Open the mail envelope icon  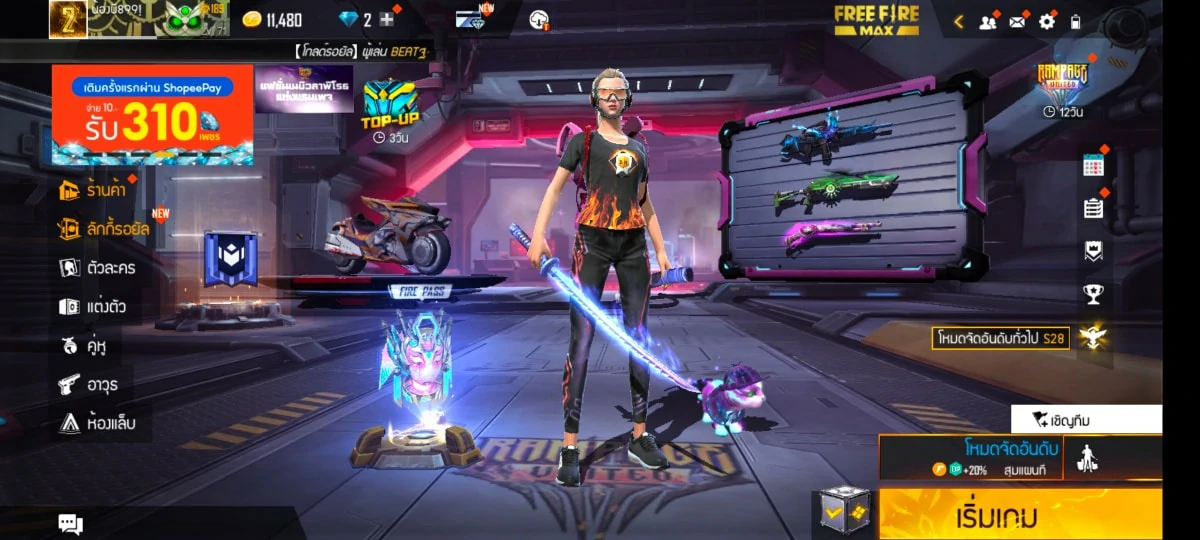coord(1018,21)
